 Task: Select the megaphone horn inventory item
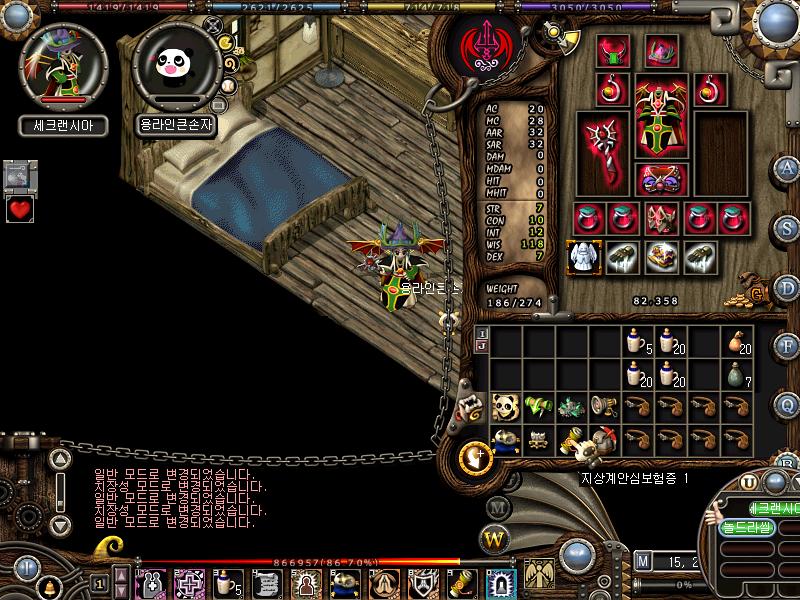[x=604, y=406]
